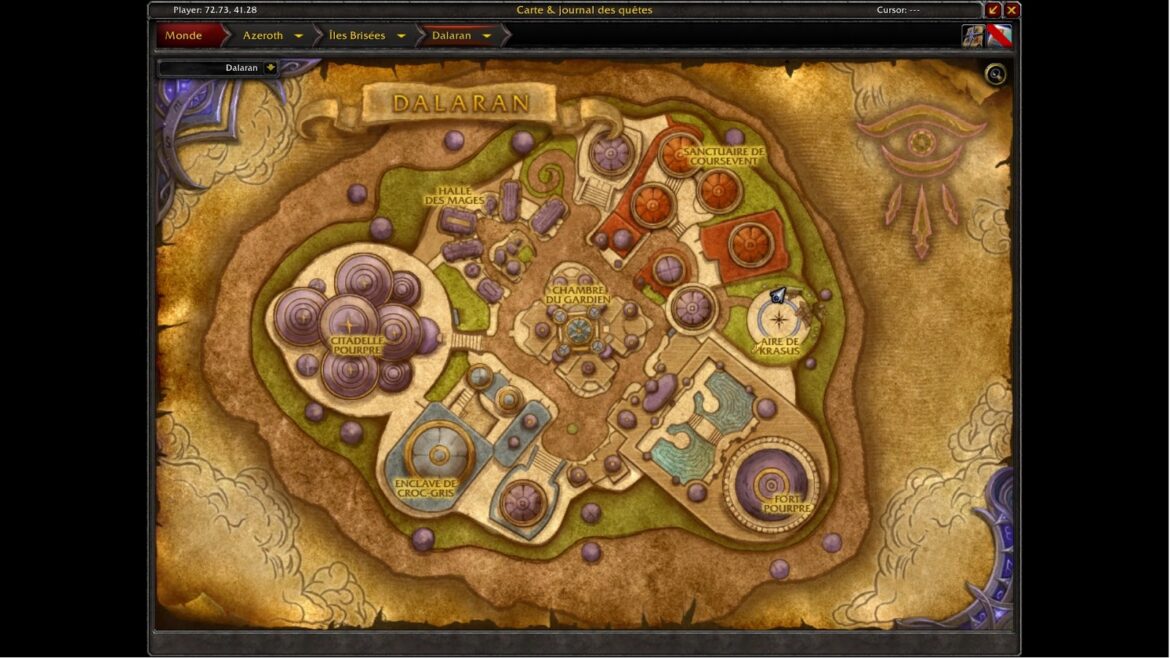Select Îles Brisées in the breadcrumb
Viewport: 1170px width, 658px height.
(x=357, y=36)
